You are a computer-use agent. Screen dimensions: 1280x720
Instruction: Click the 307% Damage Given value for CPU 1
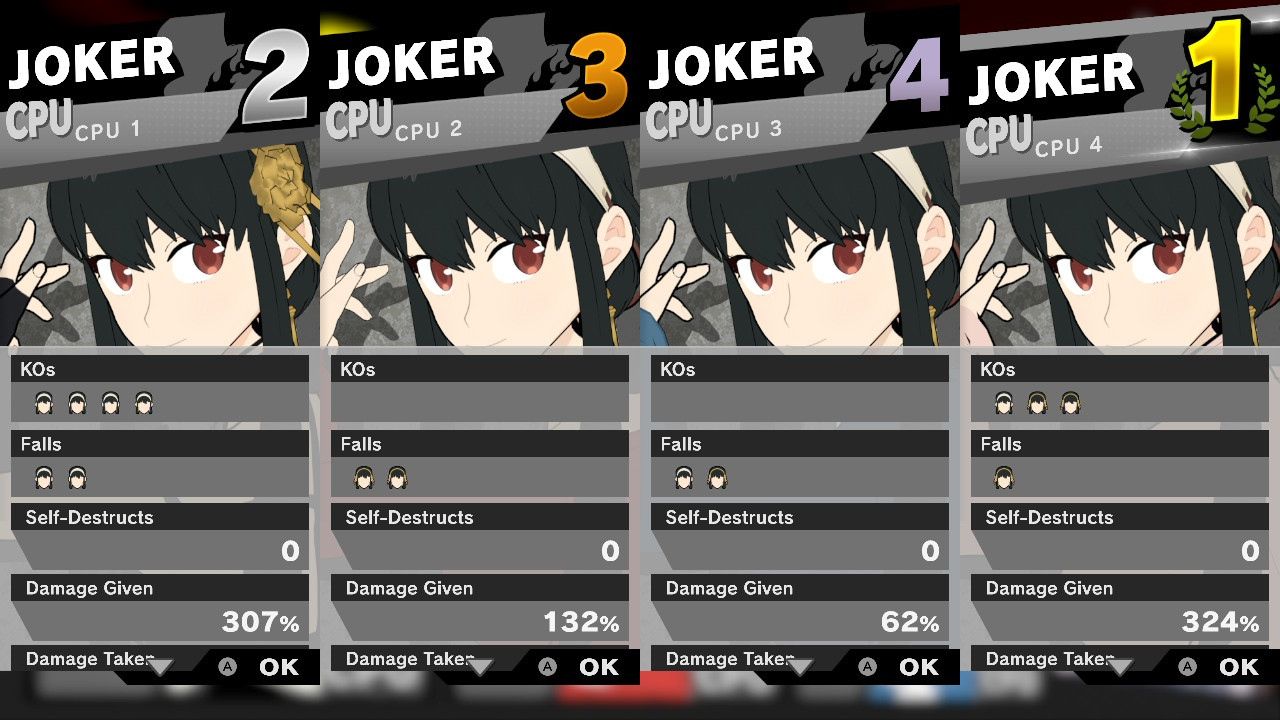point(258,621)
